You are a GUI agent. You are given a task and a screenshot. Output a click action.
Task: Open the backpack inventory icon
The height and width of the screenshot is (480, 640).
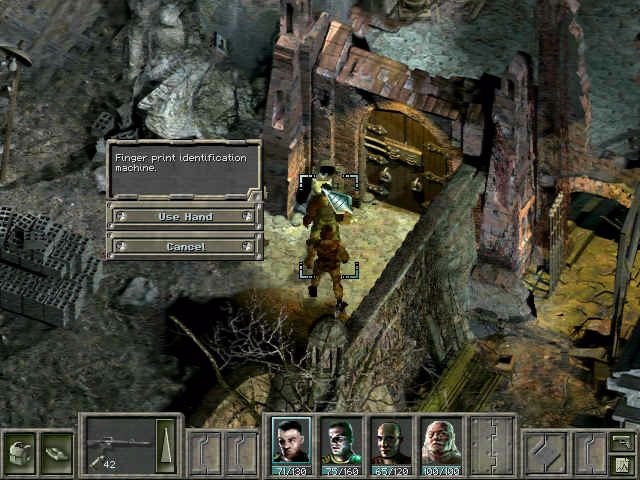[x=19, y=451]
